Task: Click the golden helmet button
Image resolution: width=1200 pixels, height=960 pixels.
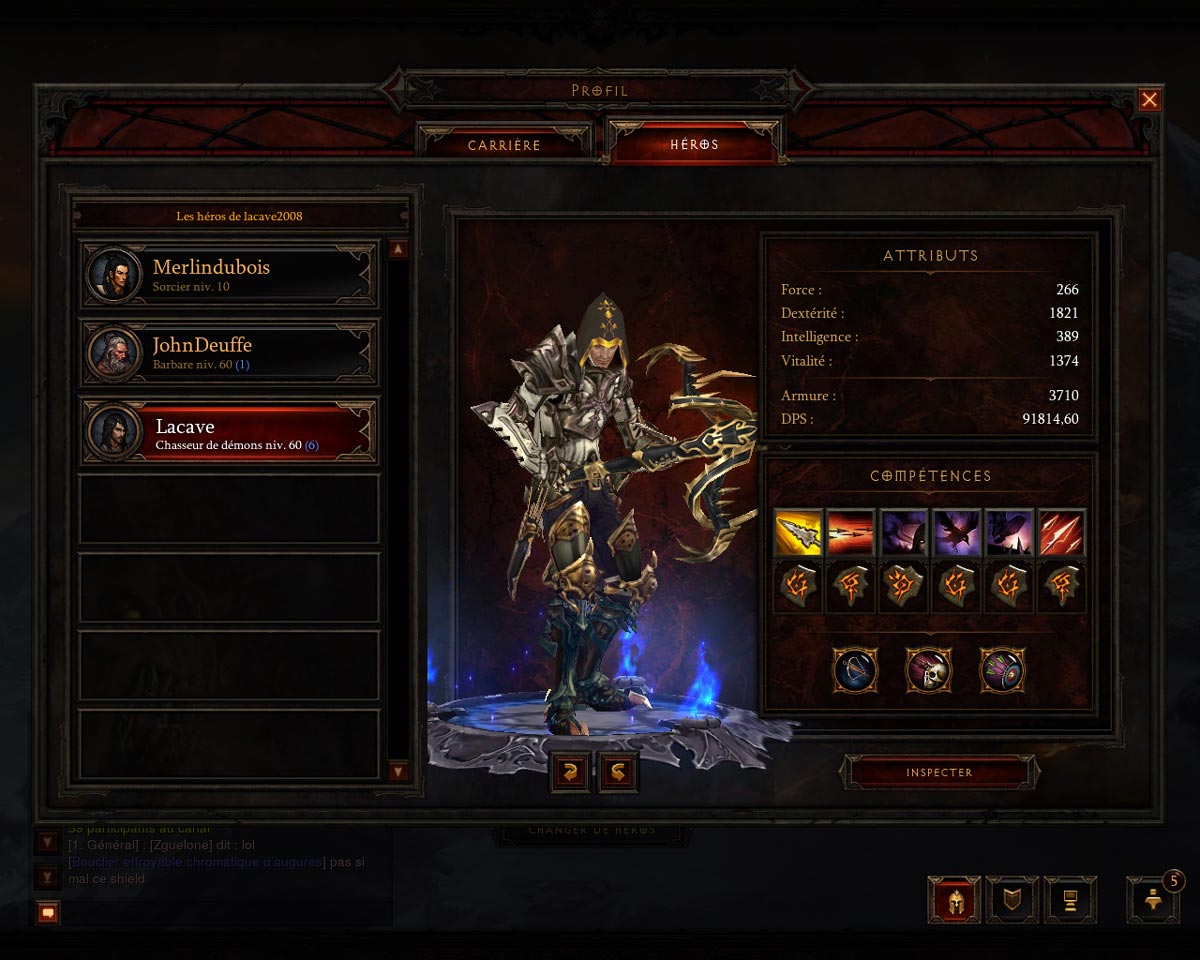Action: [x=953, y=900]
